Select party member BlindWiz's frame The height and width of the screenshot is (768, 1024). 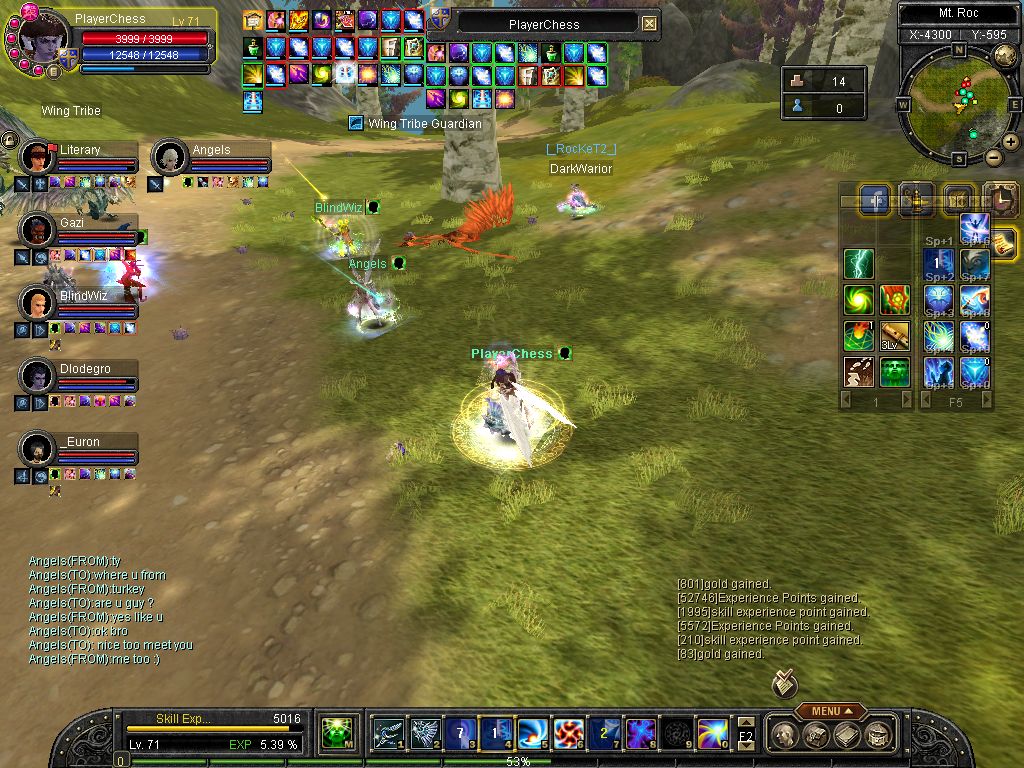[x=80, y=302]
